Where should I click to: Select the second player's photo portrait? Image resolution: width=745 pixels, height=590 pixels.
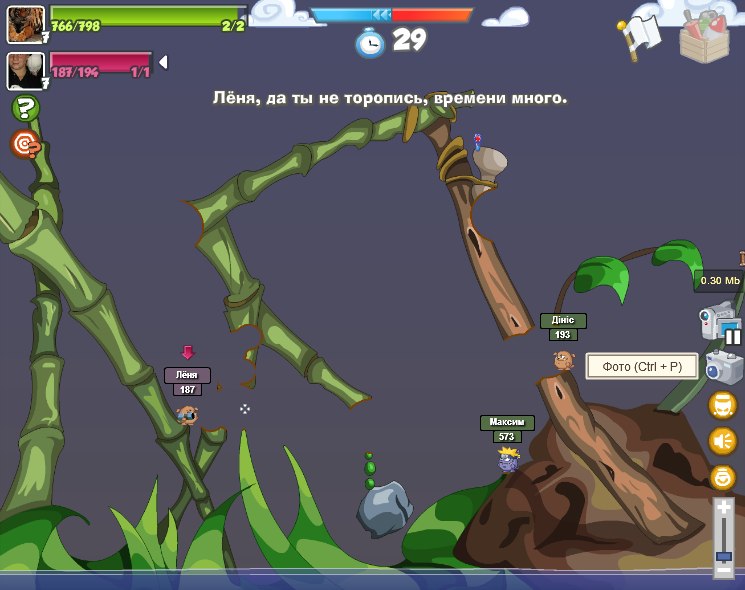tap(25, 70)
